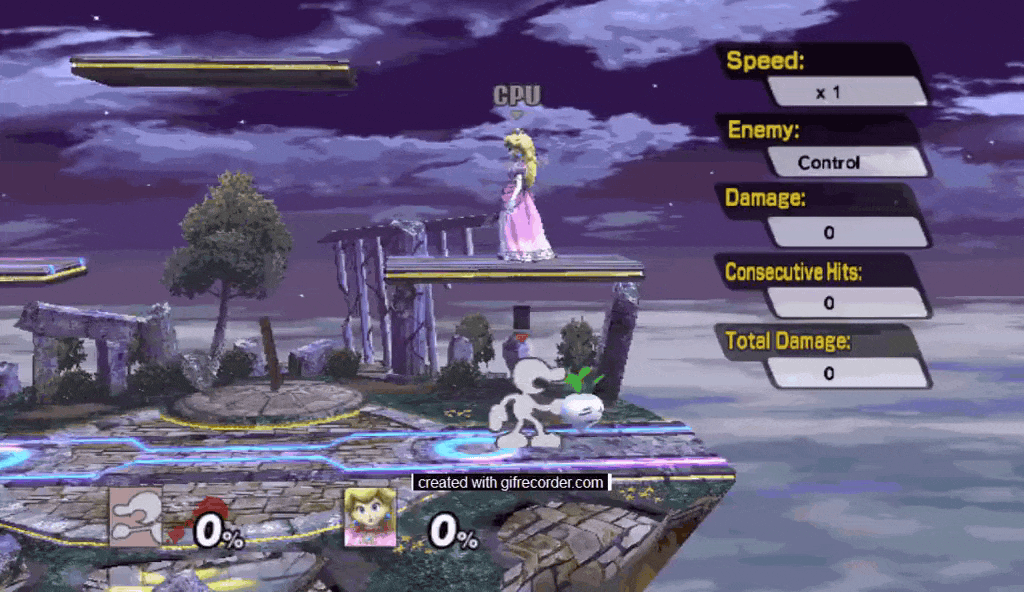
Task: Adjust the Damage value field
Action: point(848,232)
